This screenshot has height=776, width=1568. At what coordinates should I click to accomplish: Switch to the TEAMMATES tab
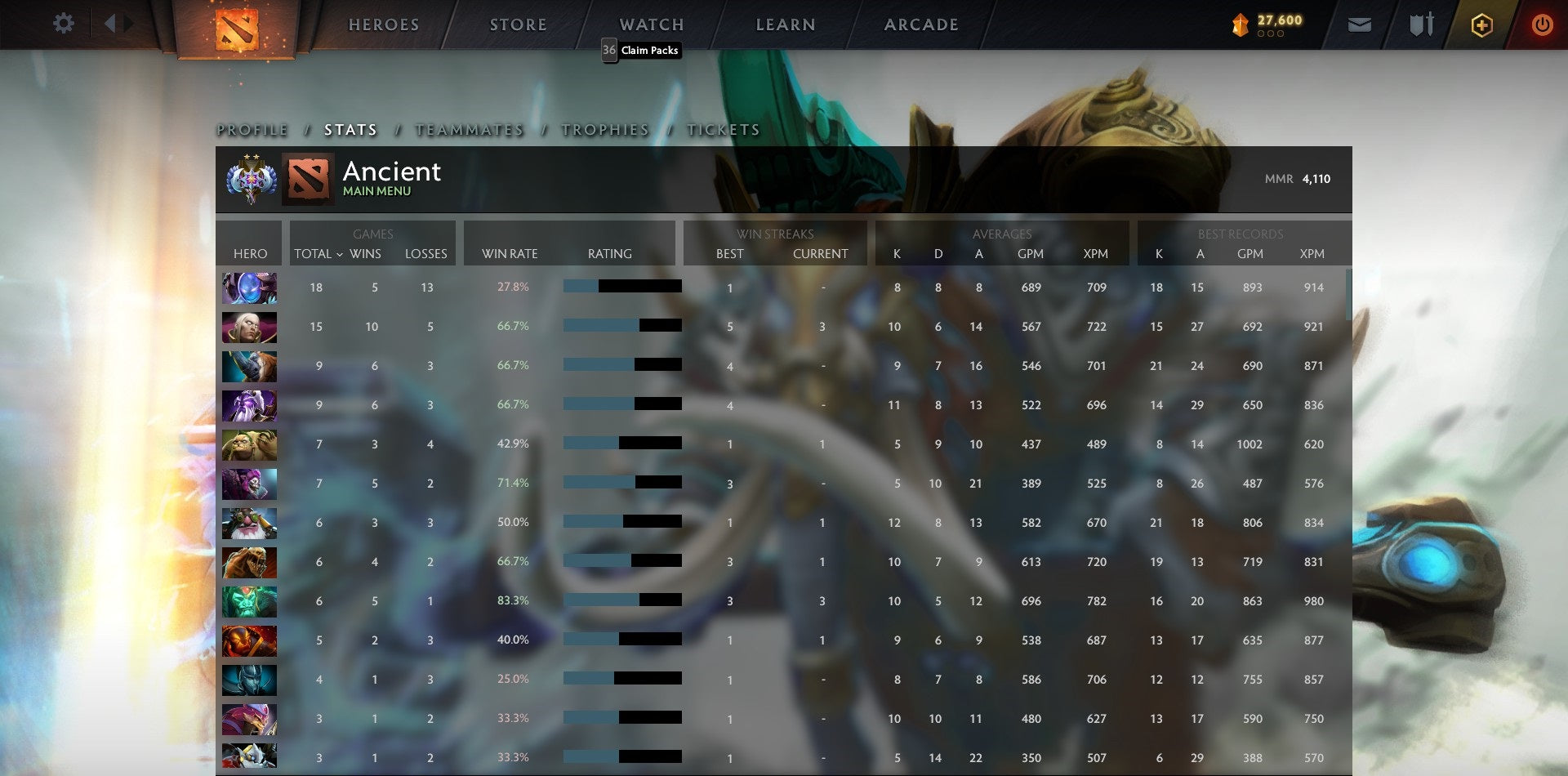click(468, 129)
